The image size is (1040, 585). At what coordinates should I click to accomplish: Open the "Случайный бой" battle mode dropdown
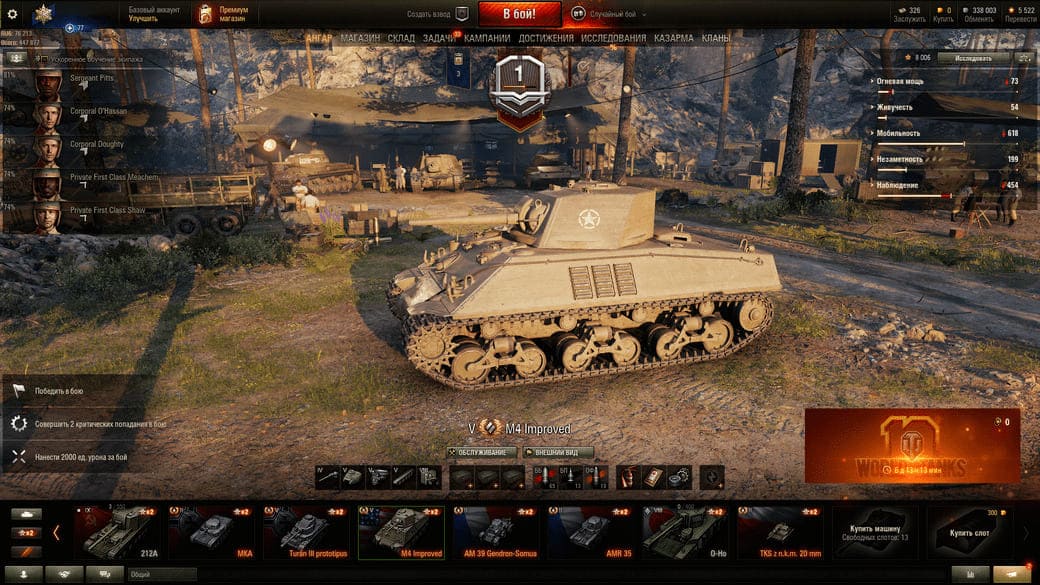(x=610, y=15)
